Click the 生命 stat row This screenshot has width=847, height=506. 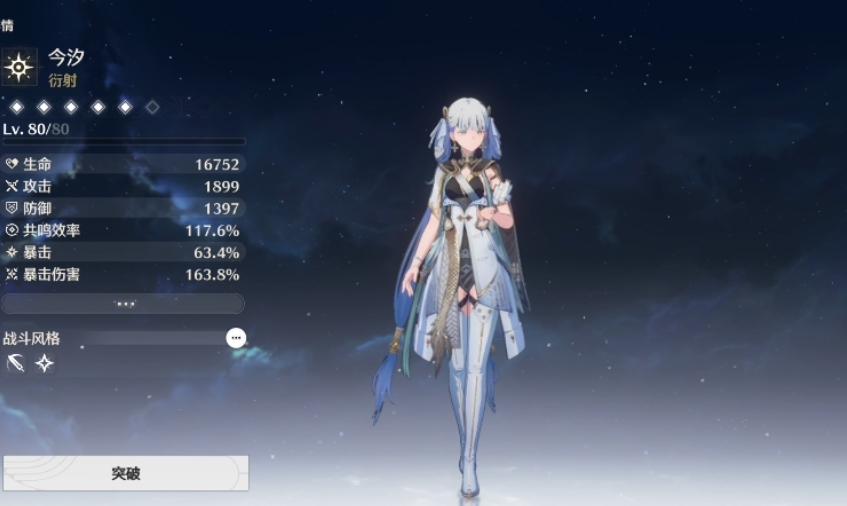tap(123, 164)
